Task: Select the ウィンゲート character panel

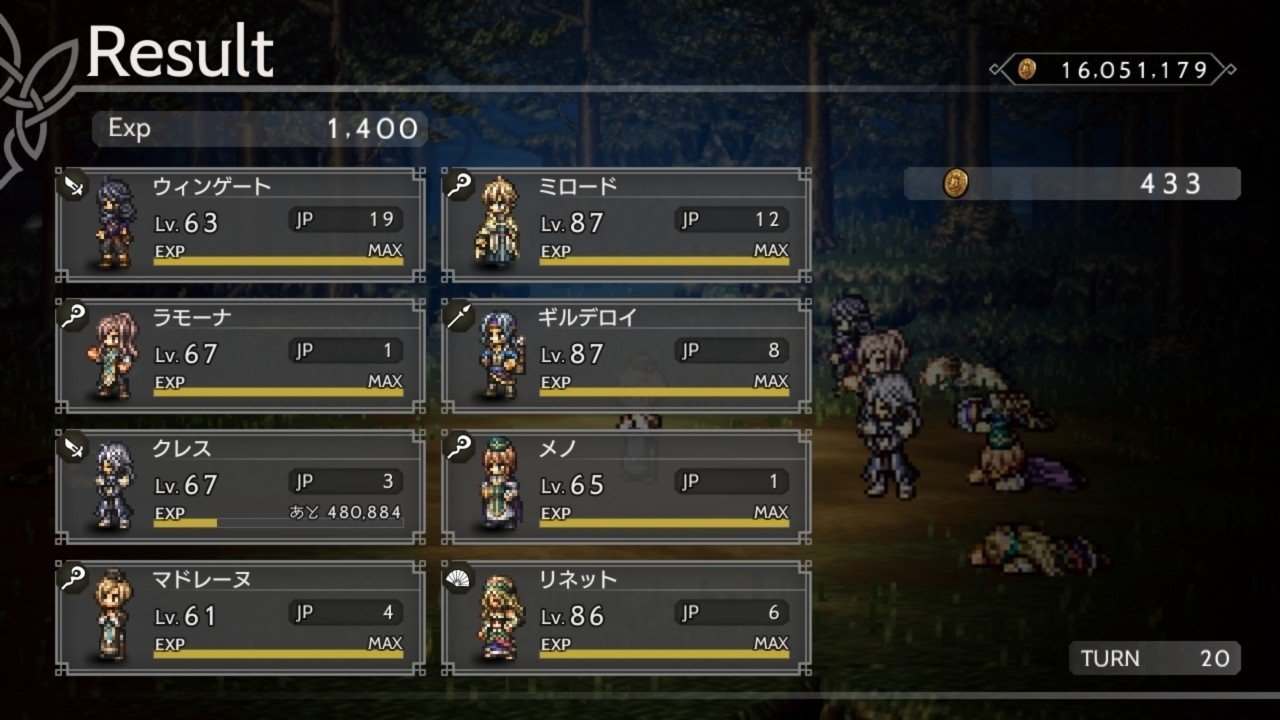Action: [240, 225]
